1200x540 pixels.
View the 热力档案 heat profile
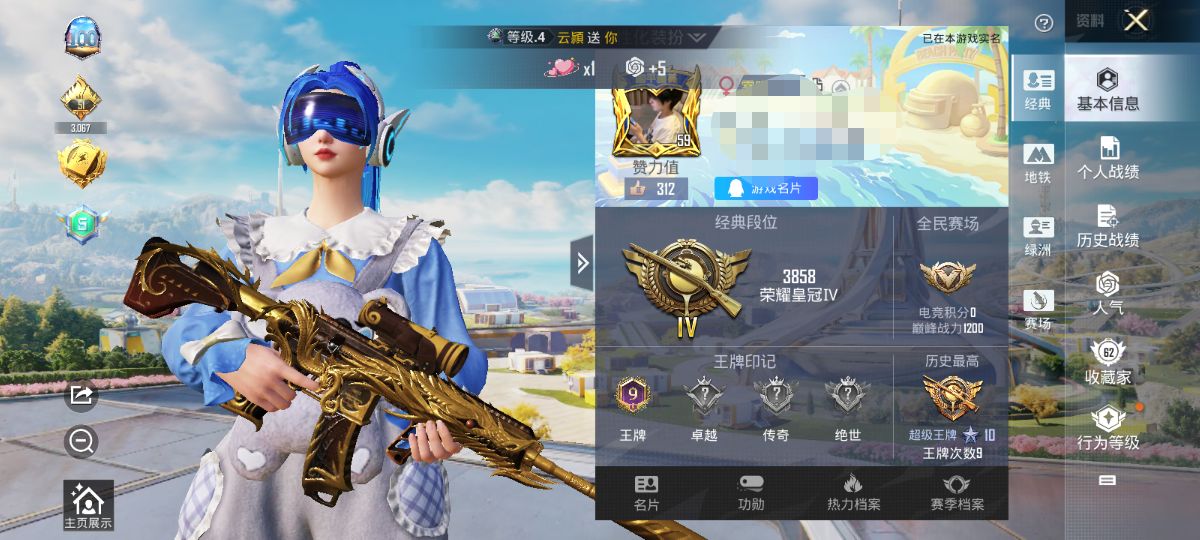tap(853, 493)
